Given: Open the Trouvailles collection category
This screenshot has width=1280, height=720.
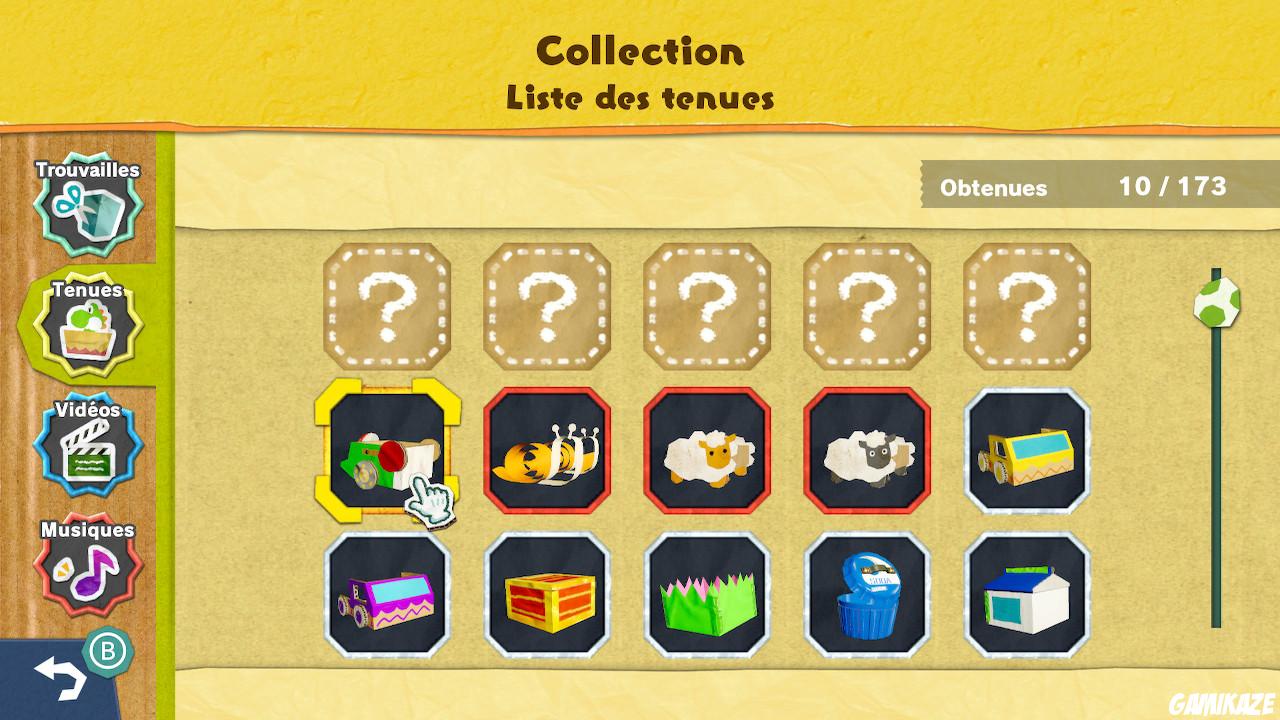Looking at the screenshot, I should (x=88, y=205).
